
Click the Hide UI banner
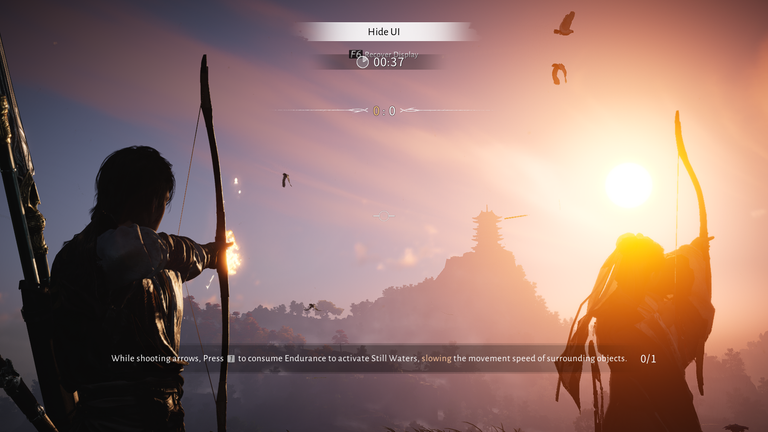[x=384, y=32]
